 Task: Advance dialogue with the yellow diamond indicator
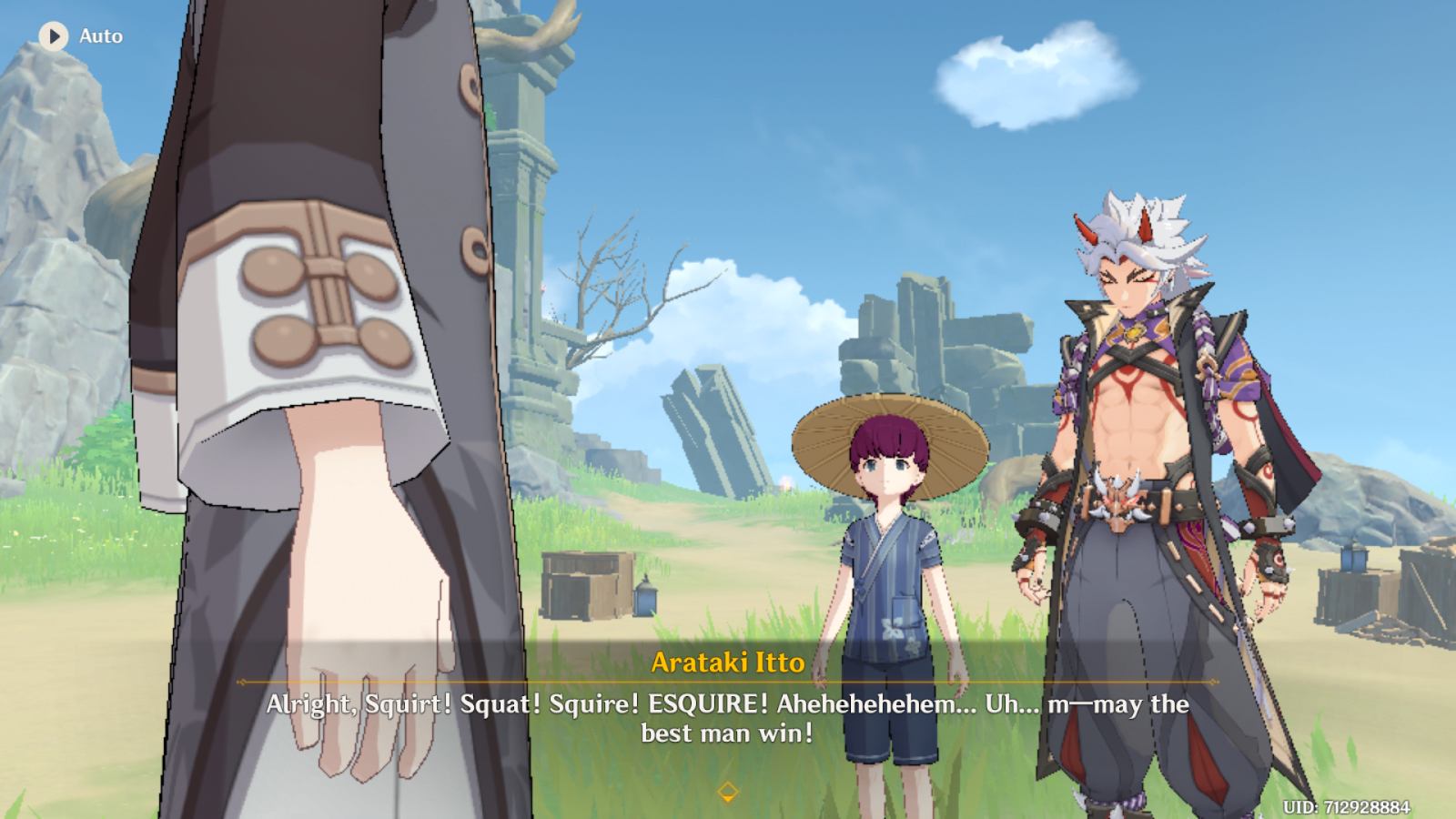click(727, 791)
